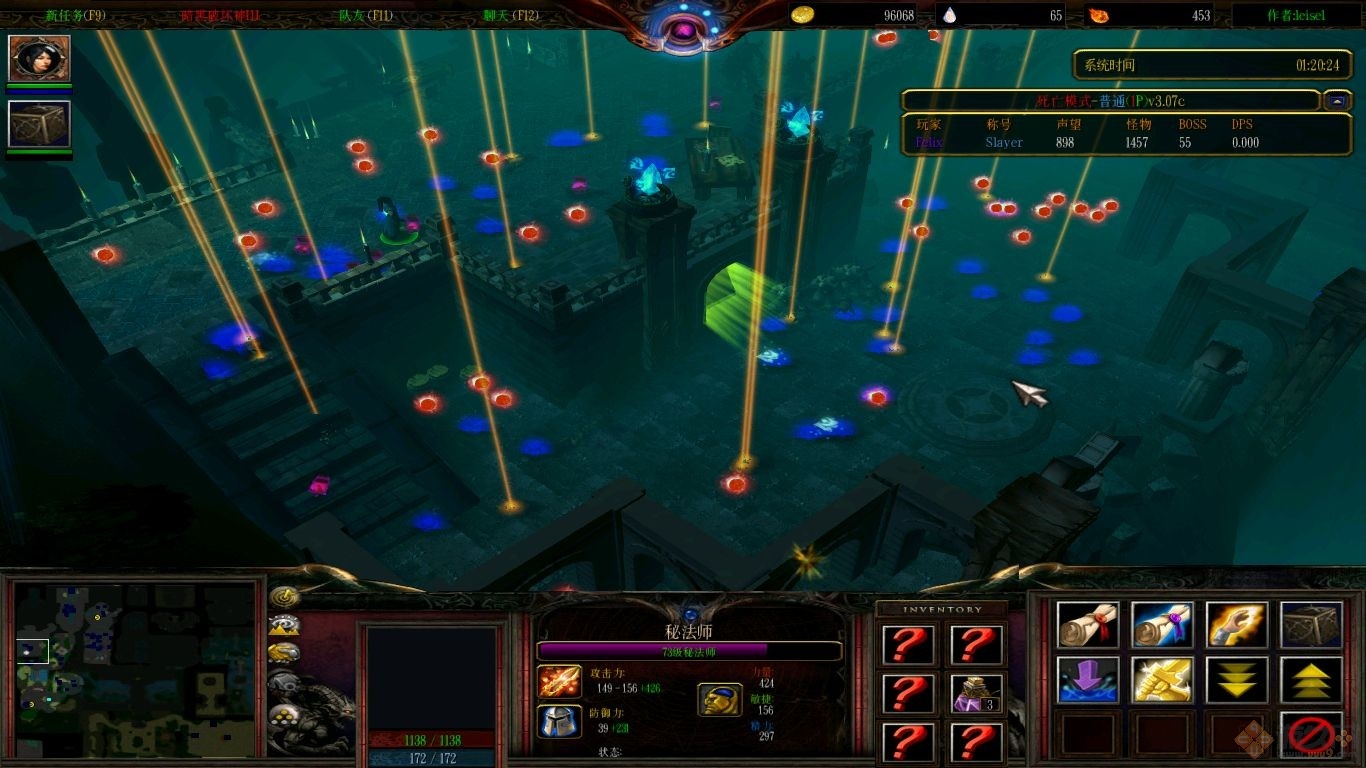The height and width of the screenshot is (768, 1366).
Task: Click the yellow triple up-arrow button
Action: [1311, 680]
